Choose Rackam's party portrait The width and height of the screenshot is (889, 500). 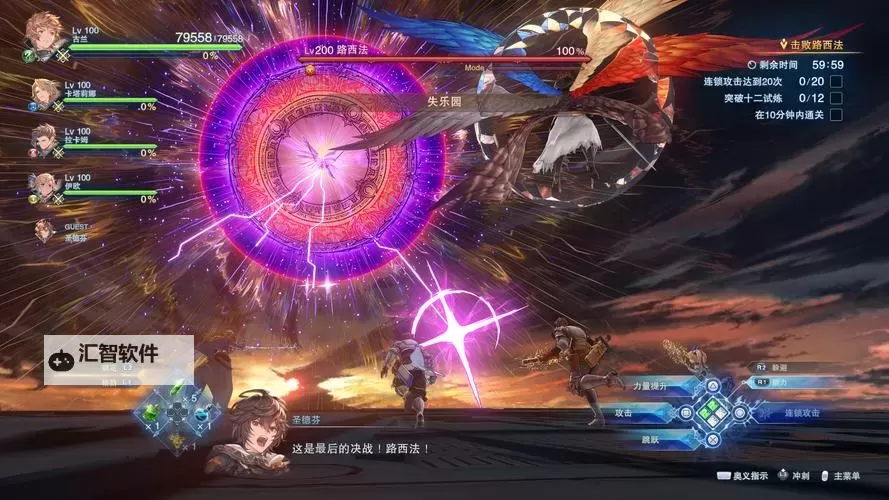(x=43, y=140)
